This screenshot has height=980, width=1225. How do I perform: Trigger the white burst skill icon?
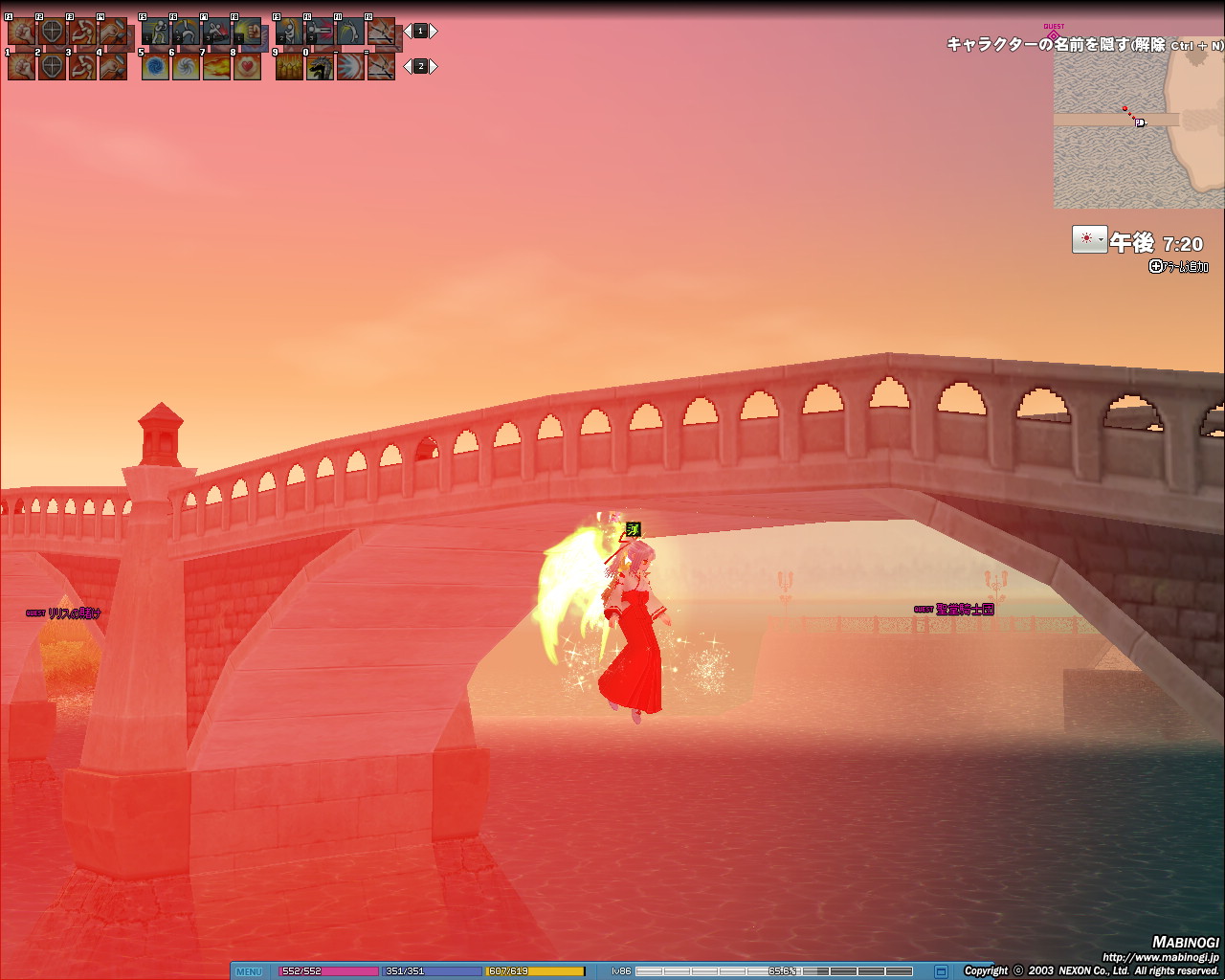click(x=350, y=66)
